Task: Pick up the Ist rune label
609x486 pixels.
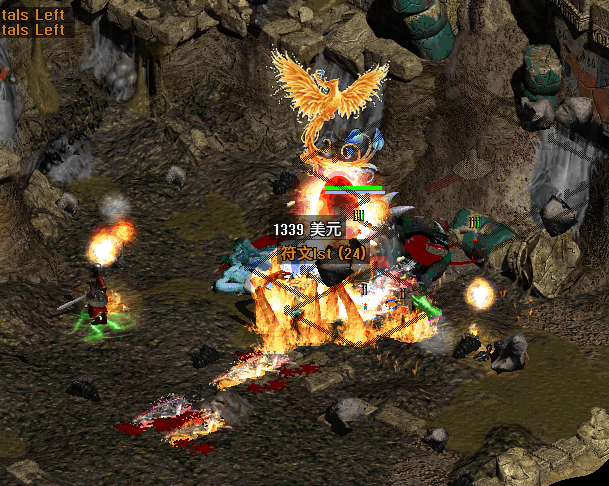Action: (323, 253)
